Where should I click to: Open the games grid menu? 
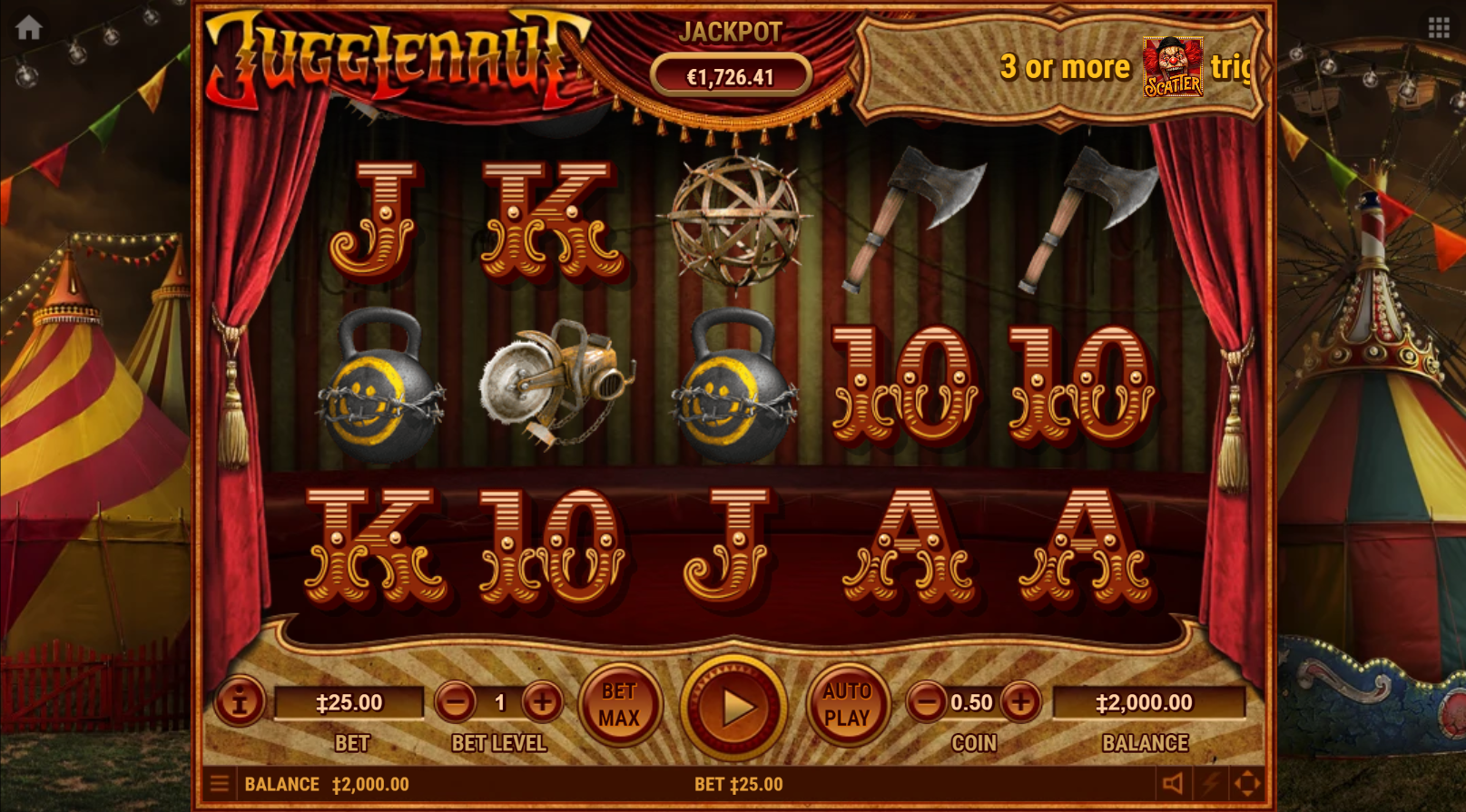coord(1439,28)
